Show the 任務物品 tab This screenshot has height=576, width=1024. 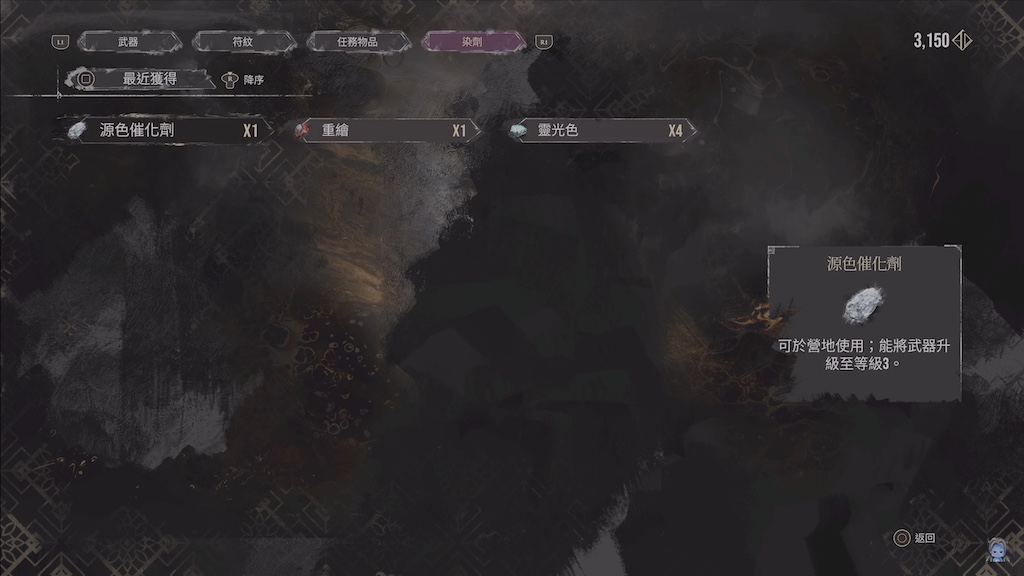(358, 42)
